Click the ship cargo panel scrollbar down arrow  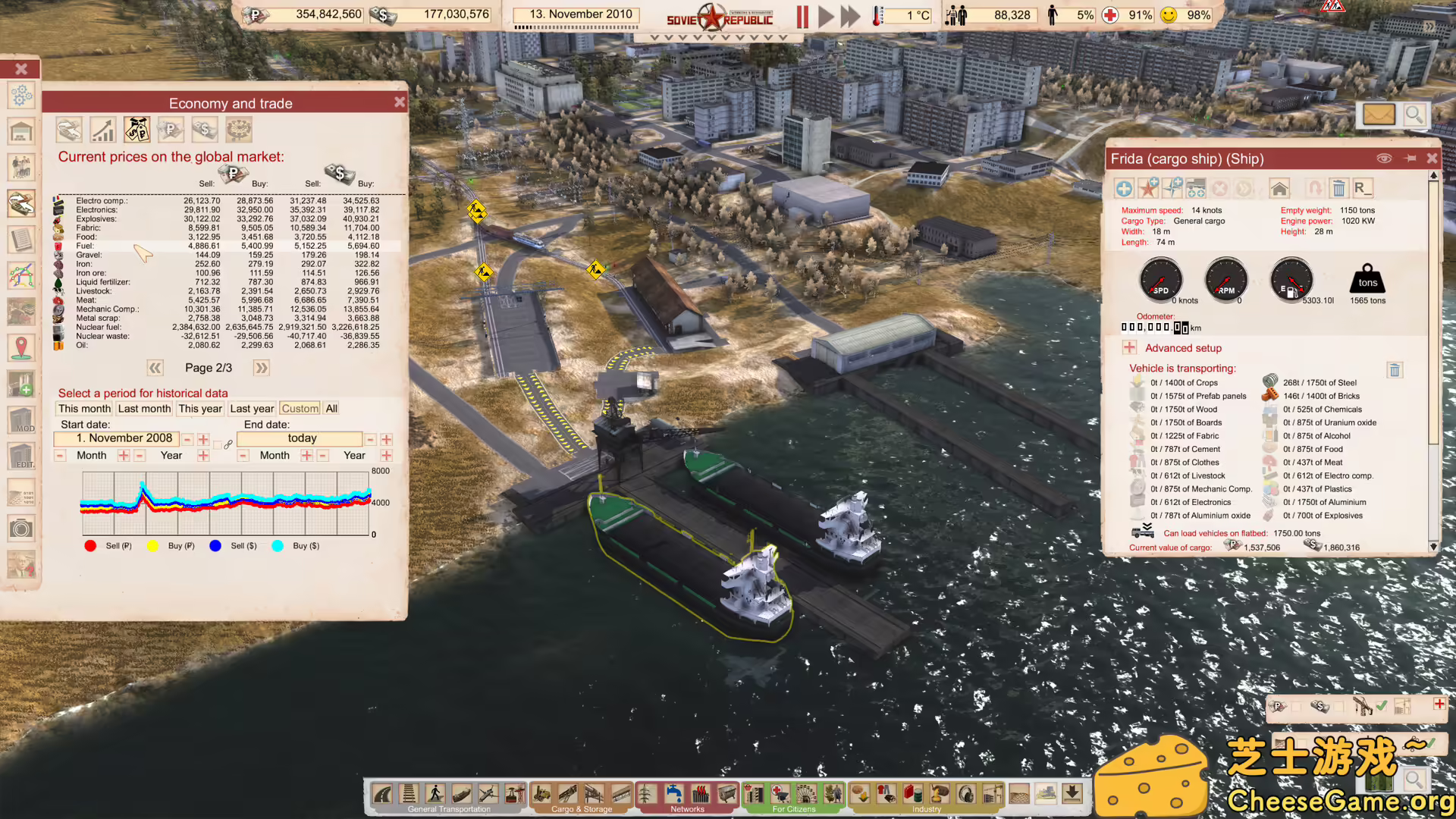point(1433,545)
